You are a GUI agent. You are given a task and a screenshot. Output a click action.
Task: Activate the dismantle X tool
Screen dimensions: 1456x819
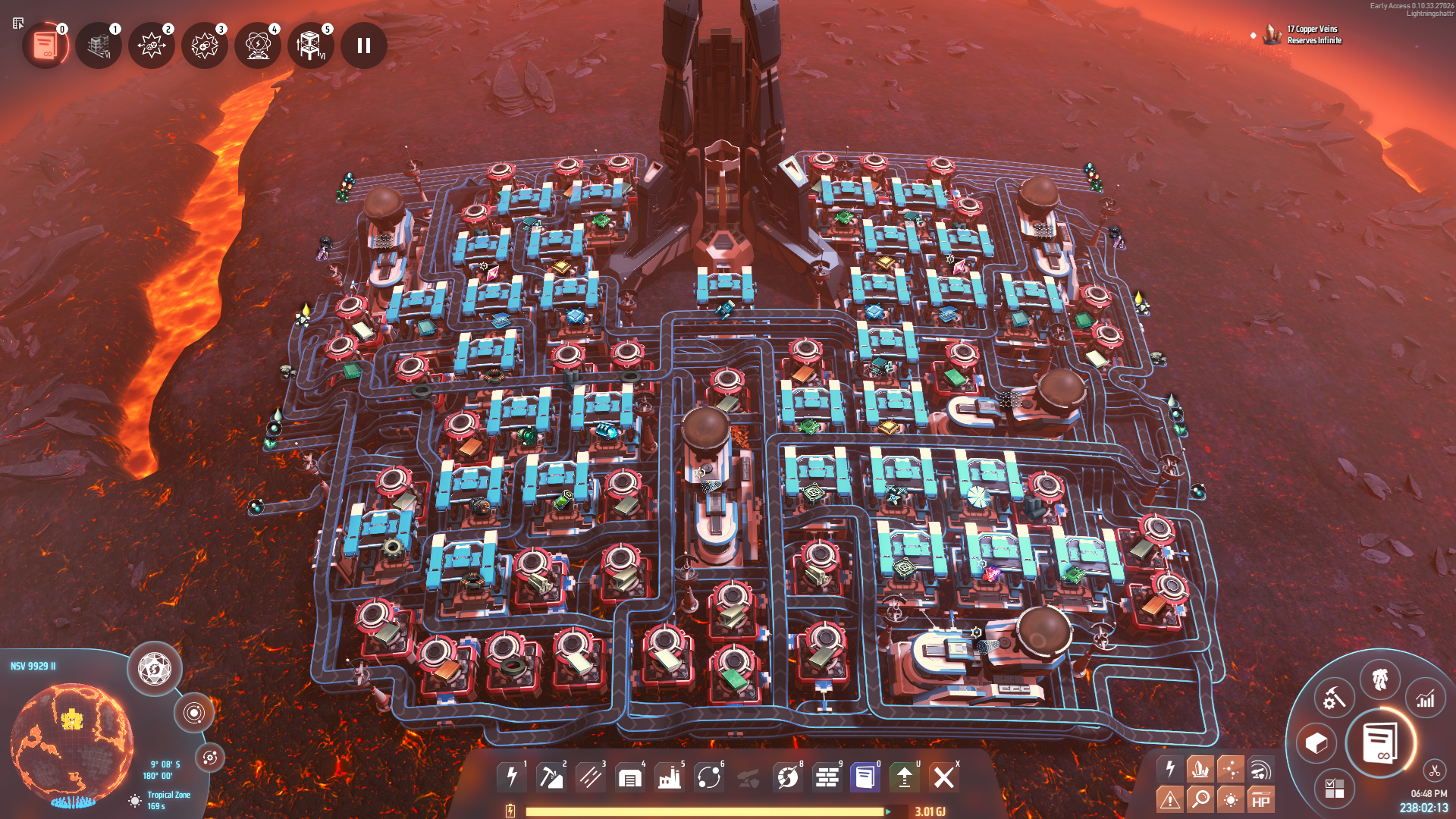pos(944,777)
